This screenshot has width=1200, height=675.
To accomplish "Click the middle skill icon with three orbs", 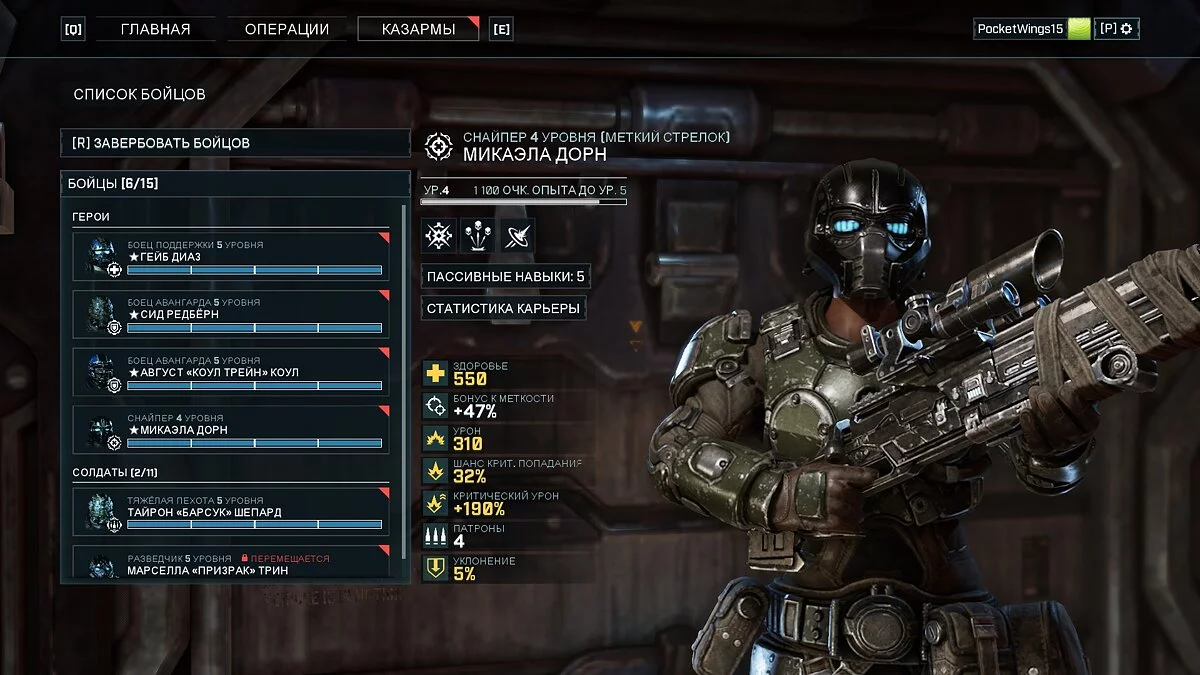I will pyautogui.click(x=478, y=235).
